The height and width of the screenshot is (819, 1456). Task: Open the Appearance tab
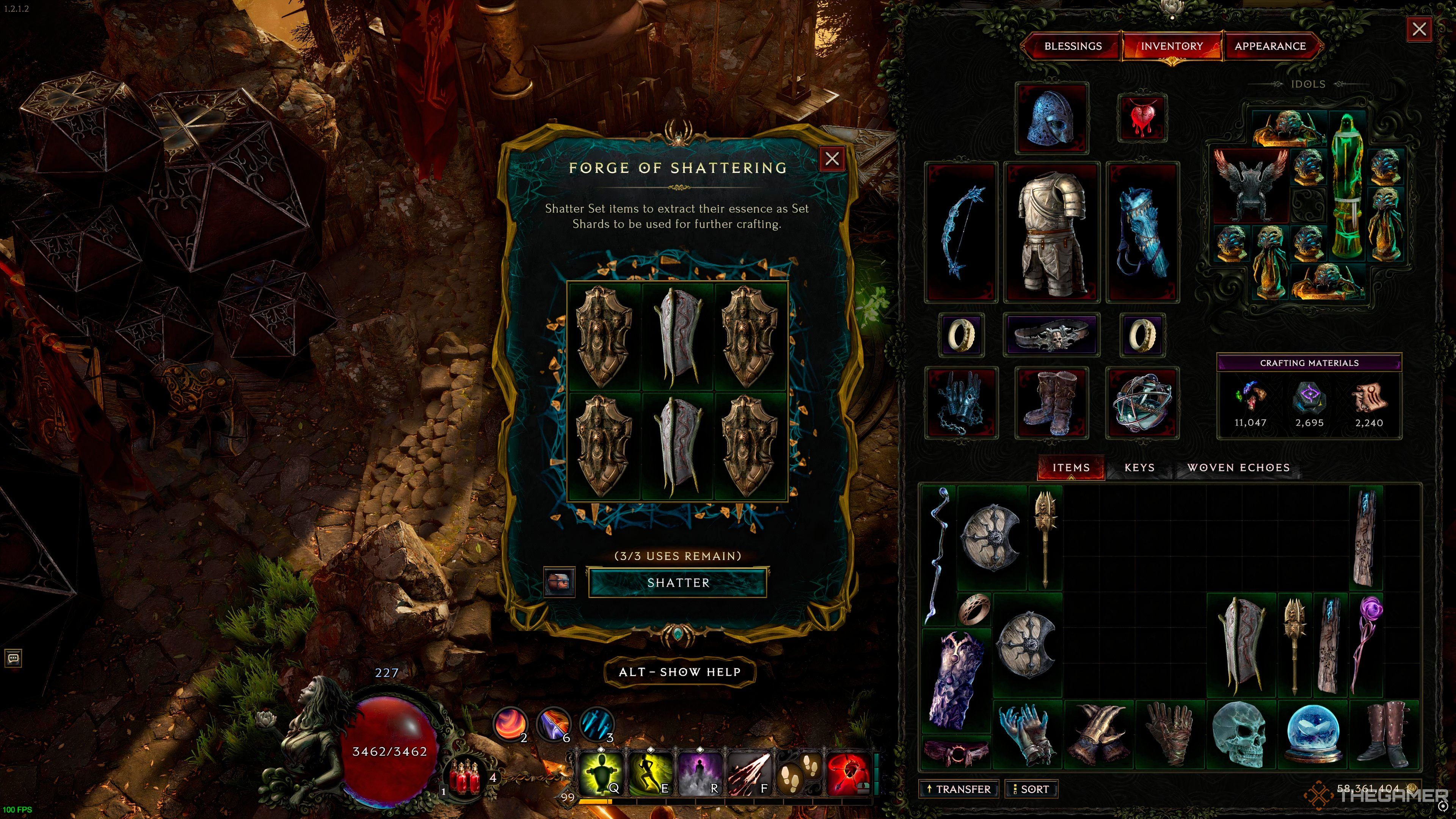(1269, 46)
